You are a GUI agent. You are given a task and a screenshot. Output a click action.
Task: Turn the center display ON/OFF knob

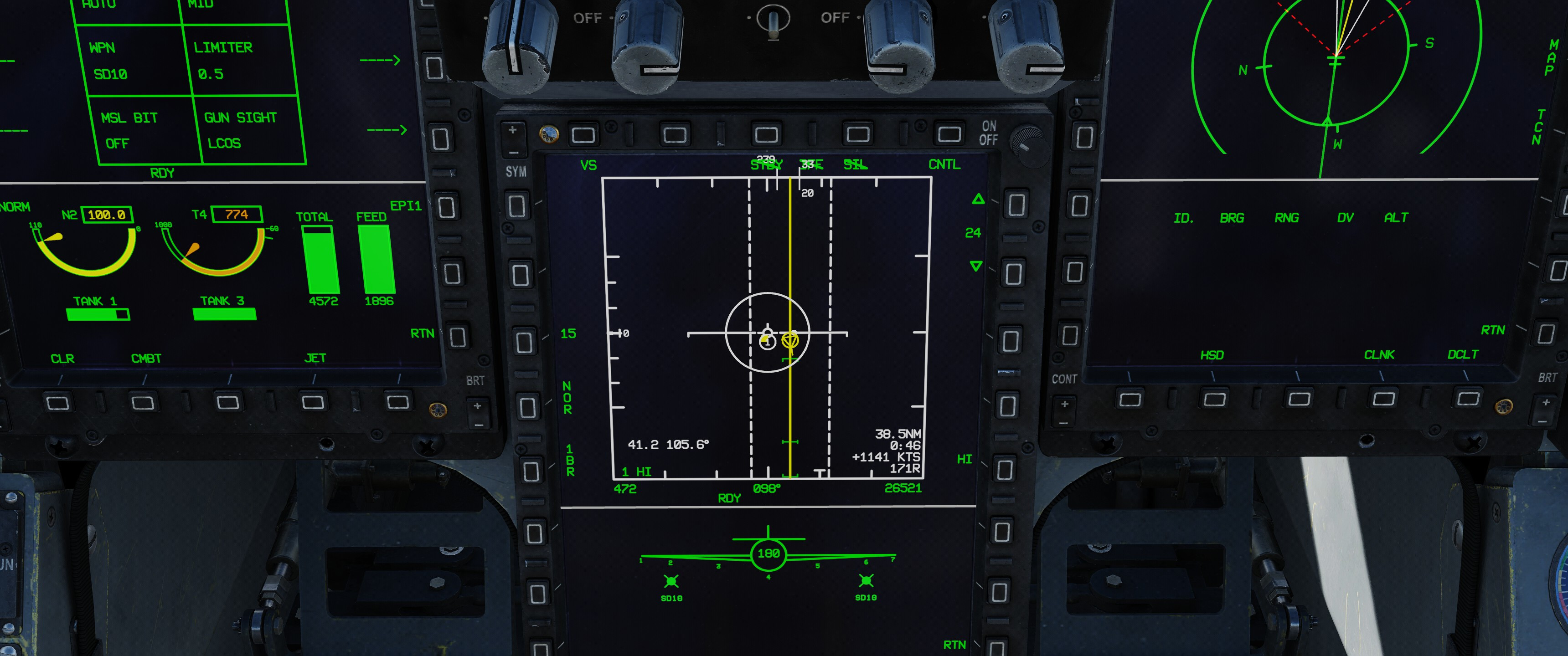(x=1027, y=141)
